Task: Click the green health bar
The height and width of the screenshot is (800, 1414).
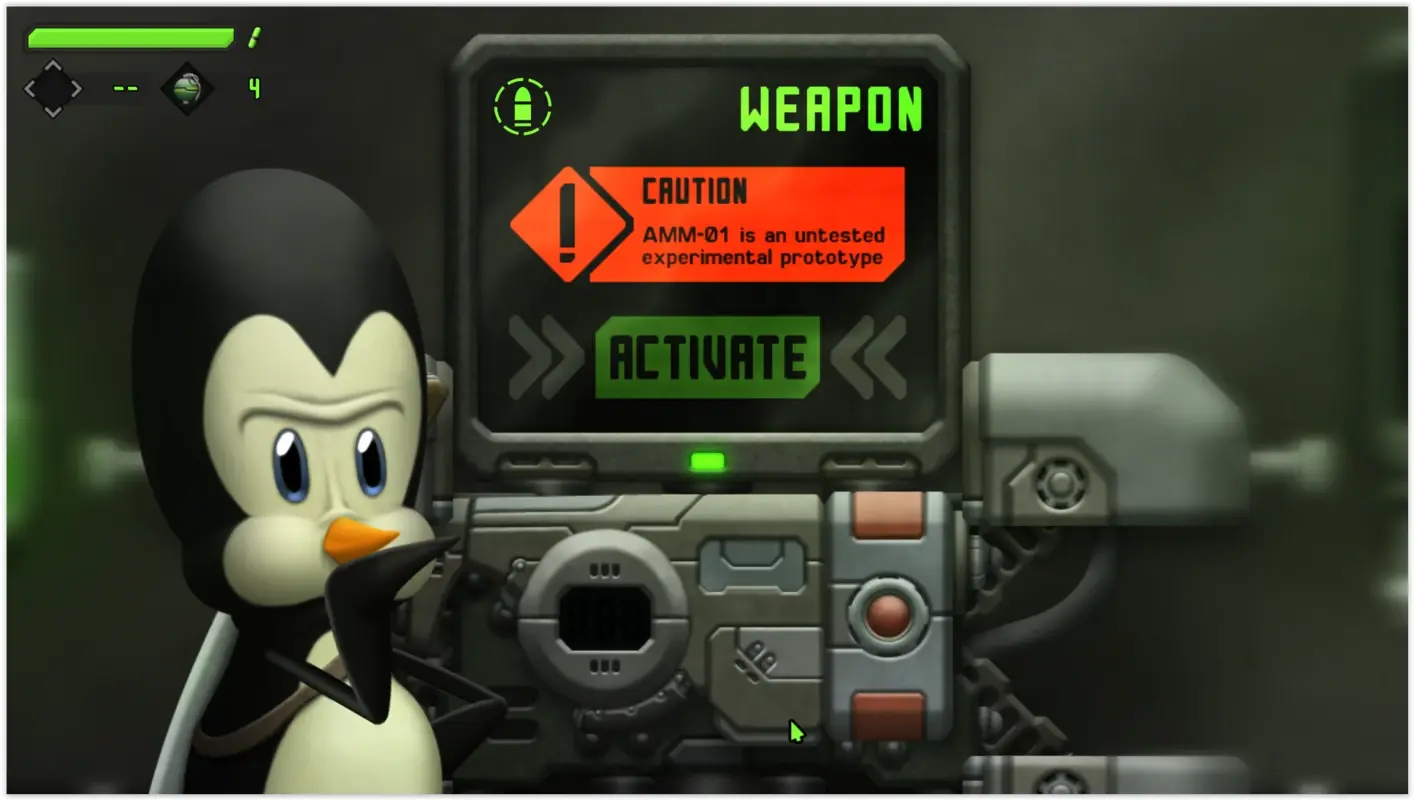Action: (130, 40)
